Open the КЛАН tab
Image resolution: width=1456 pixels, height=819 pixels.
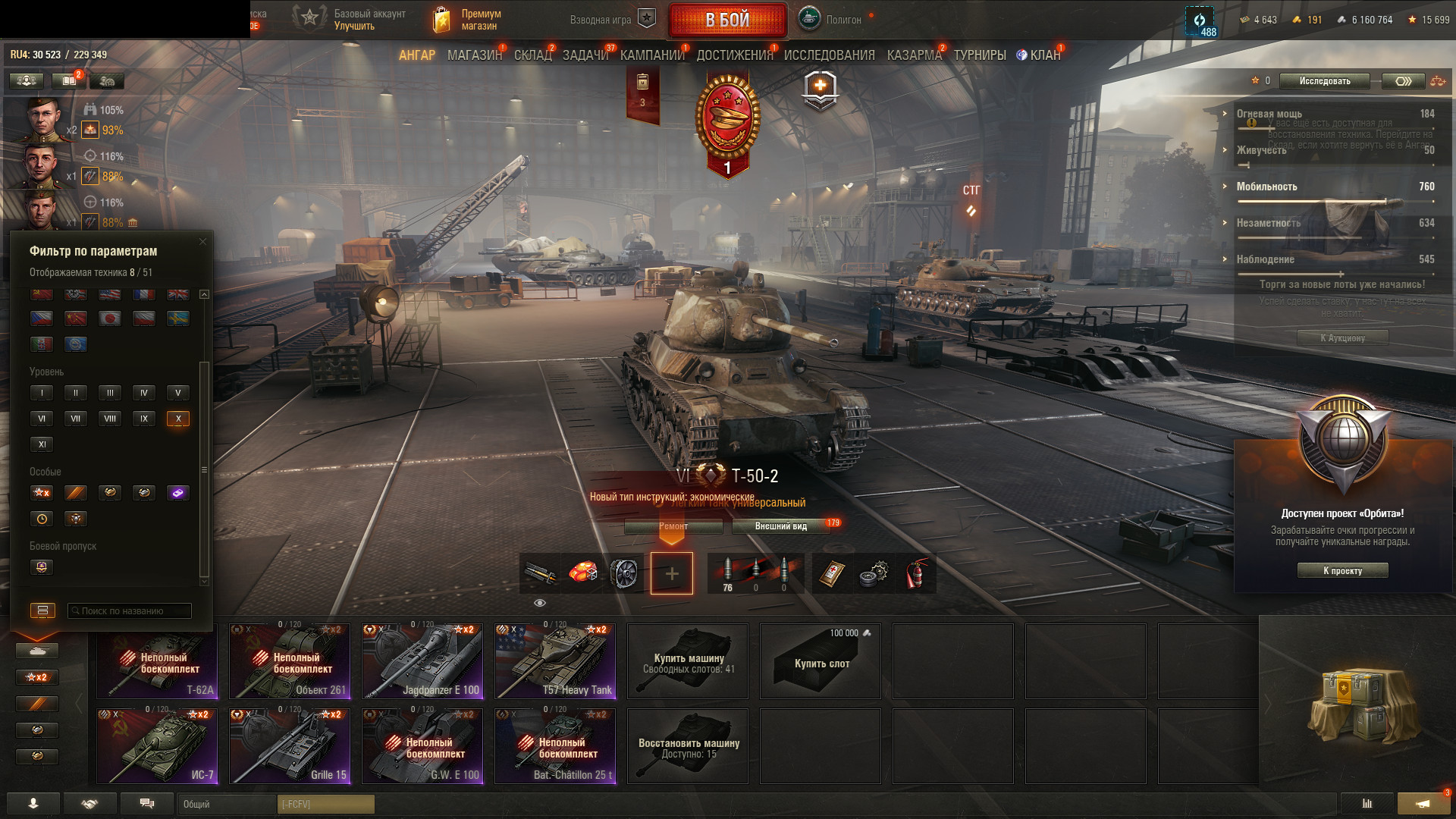1044,55
